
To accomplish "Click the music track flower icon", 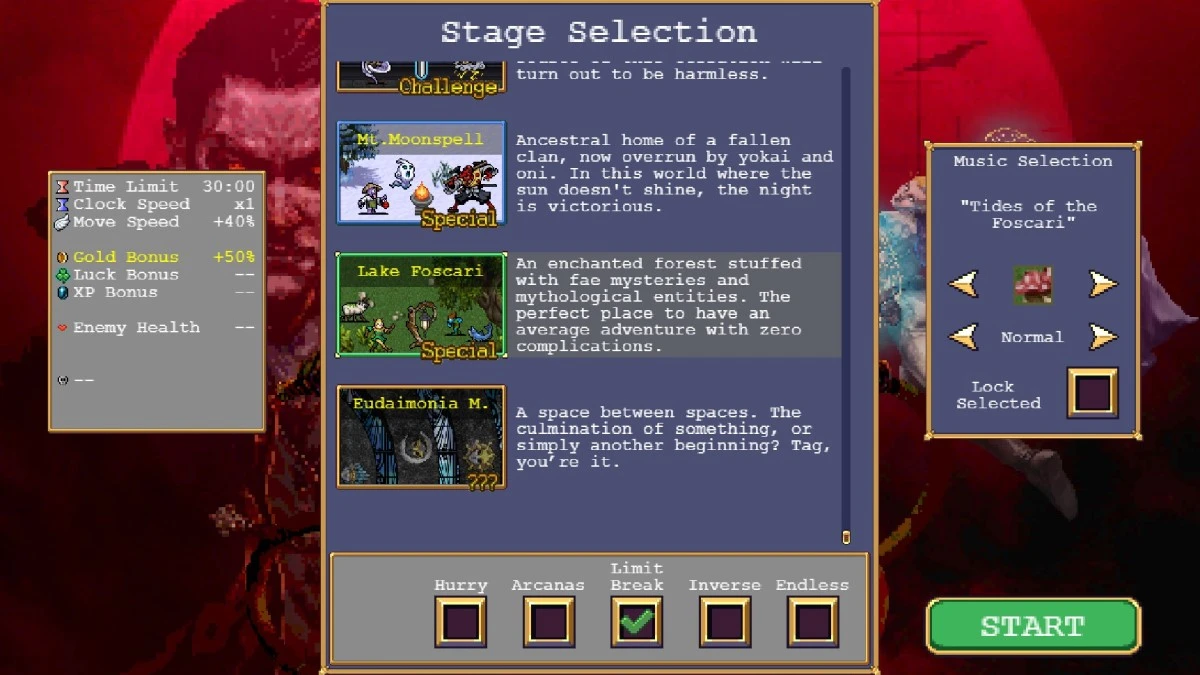I will 1032,284.
